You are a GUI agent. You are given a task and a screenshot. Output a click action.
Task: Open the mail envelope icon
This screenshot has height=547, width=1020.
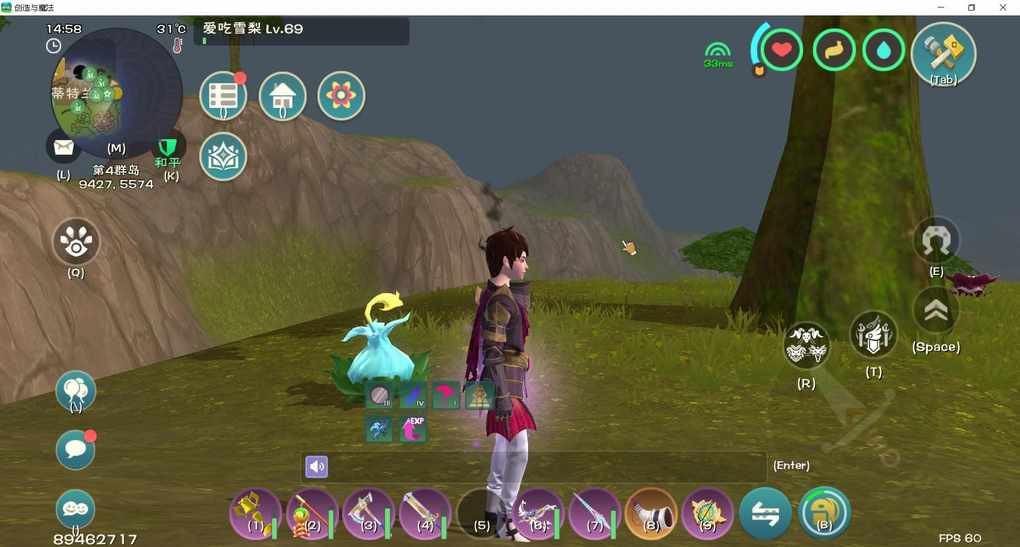point(64,148)
